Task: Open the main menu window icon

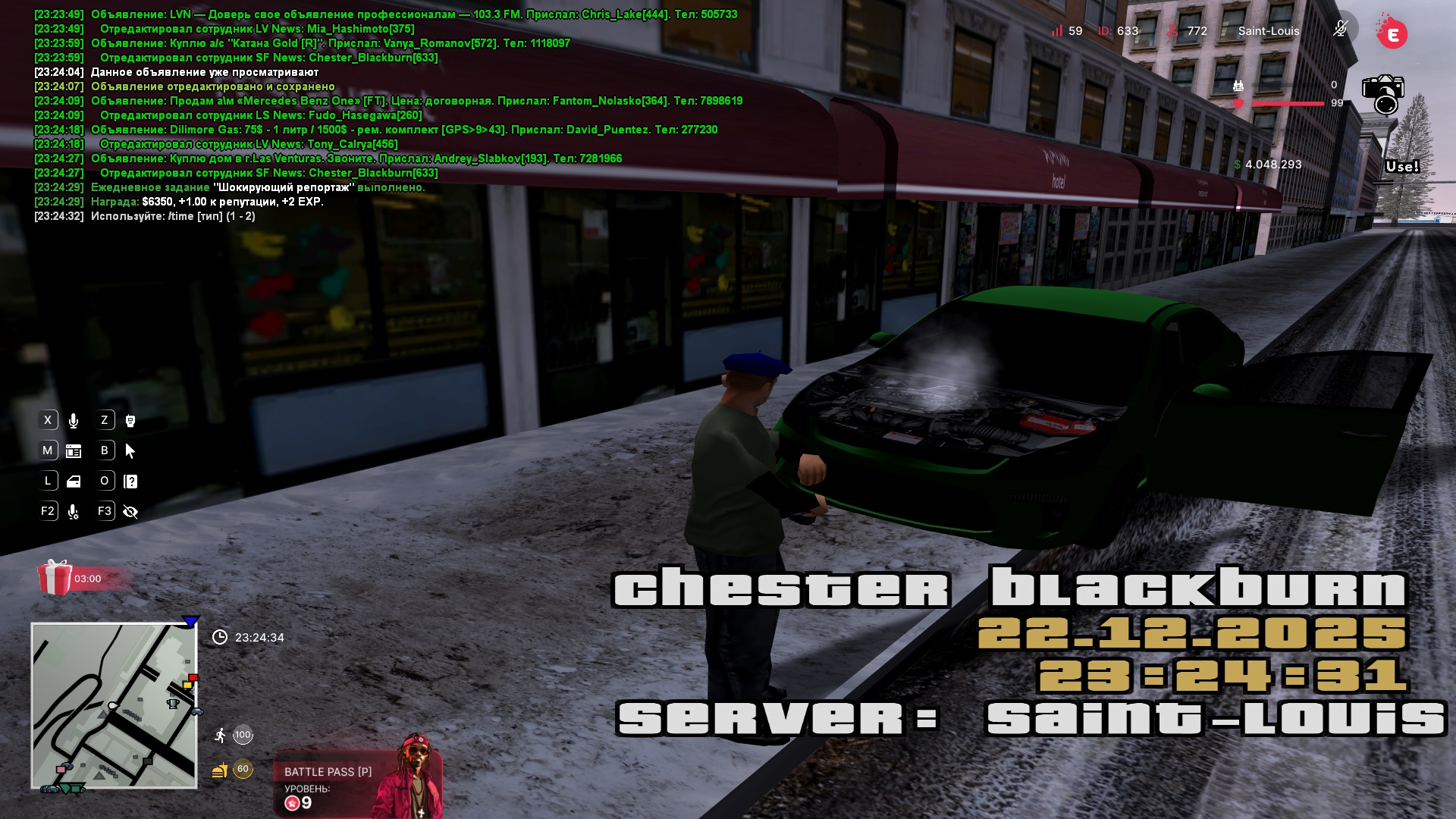Action: point(74,451)
